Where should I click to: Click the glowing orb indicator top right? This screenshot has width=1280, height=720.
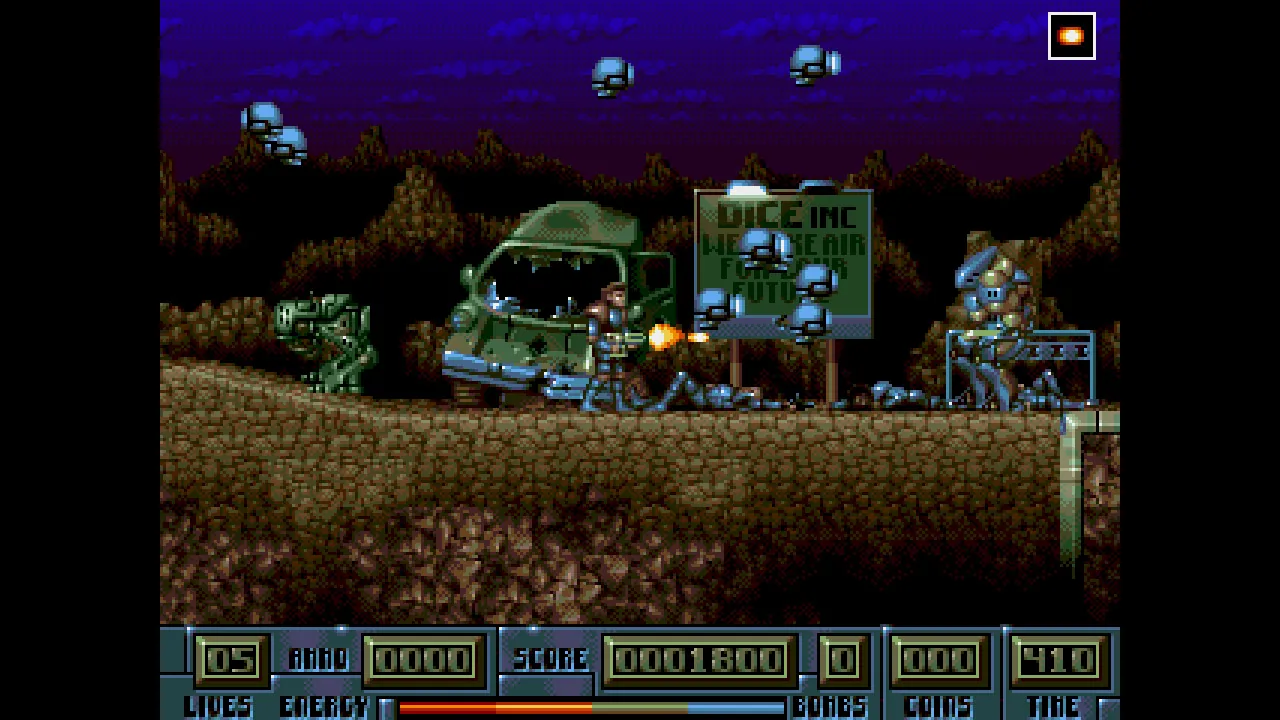click(1071, 36)
